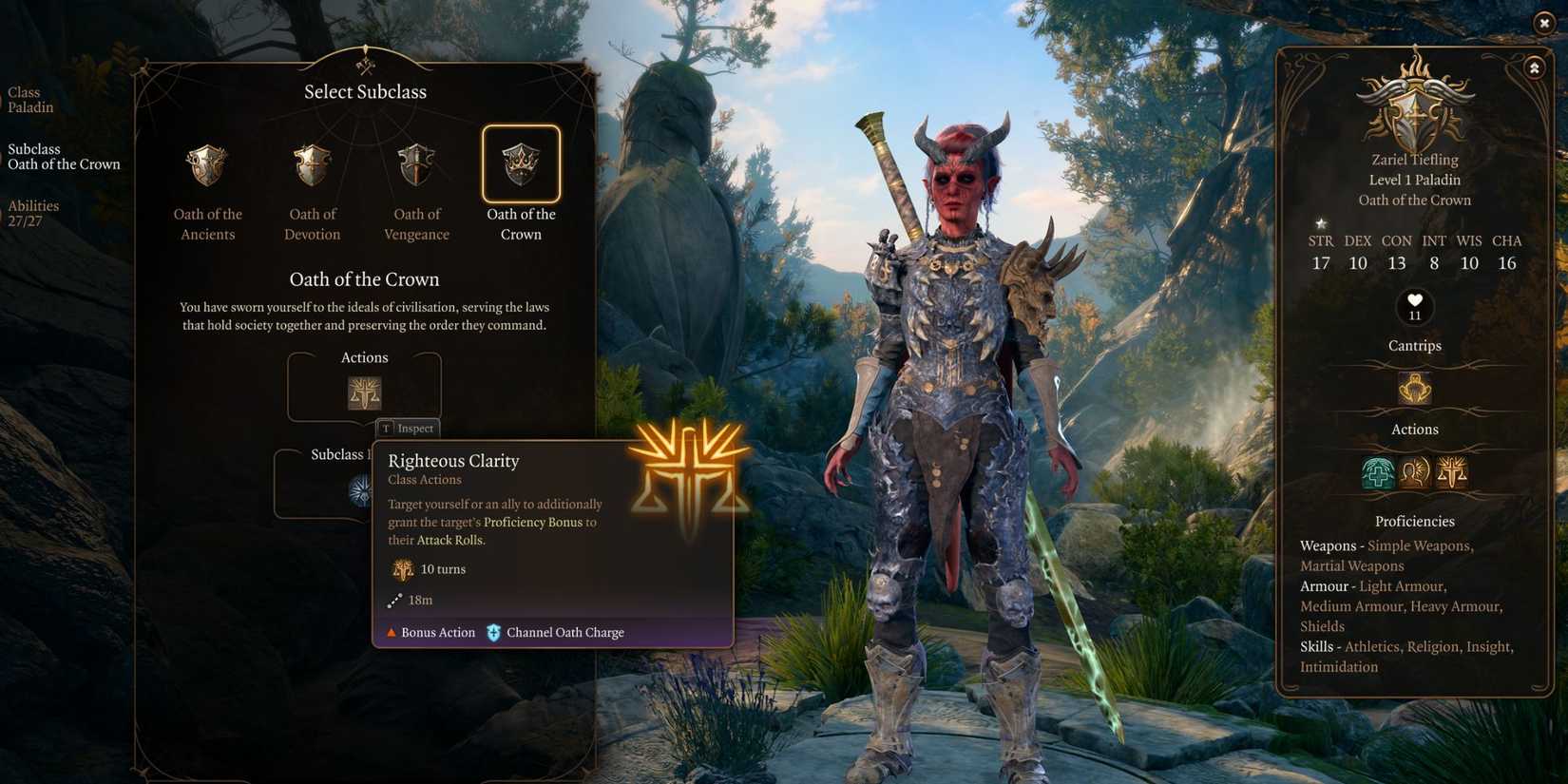Collapse the character summary panel with the chevron
Screen dimensions: 1568x784
click(1535, 67)
